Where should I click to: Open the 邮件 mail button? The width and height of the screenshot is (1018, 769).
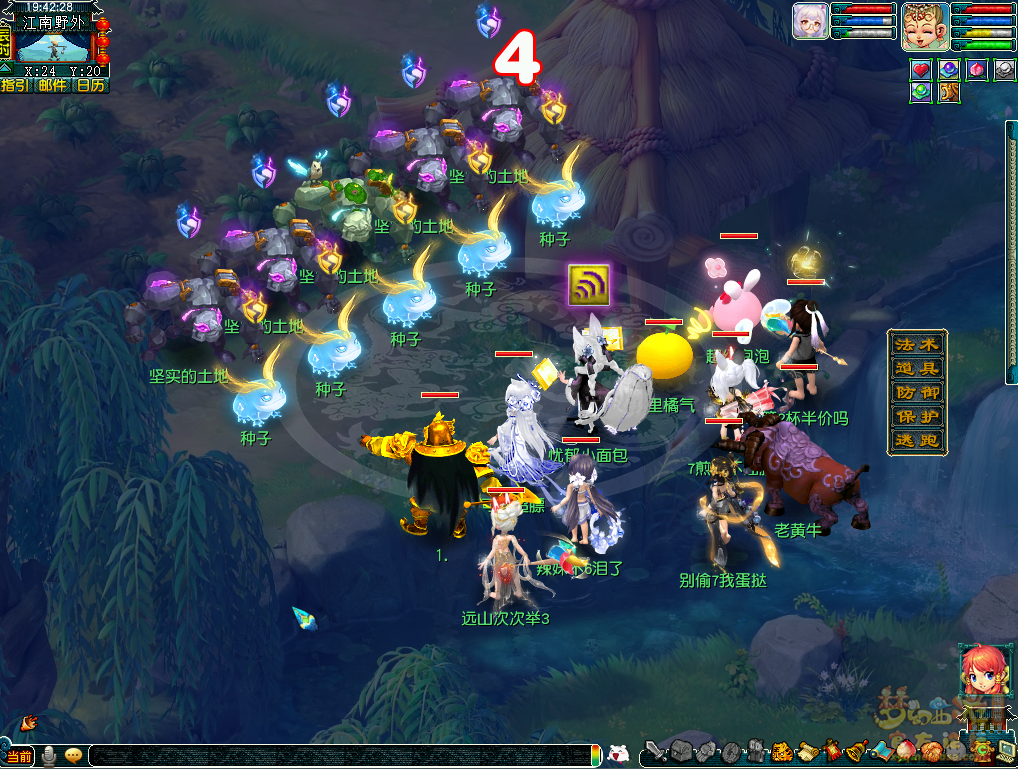pyautogui.click(x=52, y=86)
